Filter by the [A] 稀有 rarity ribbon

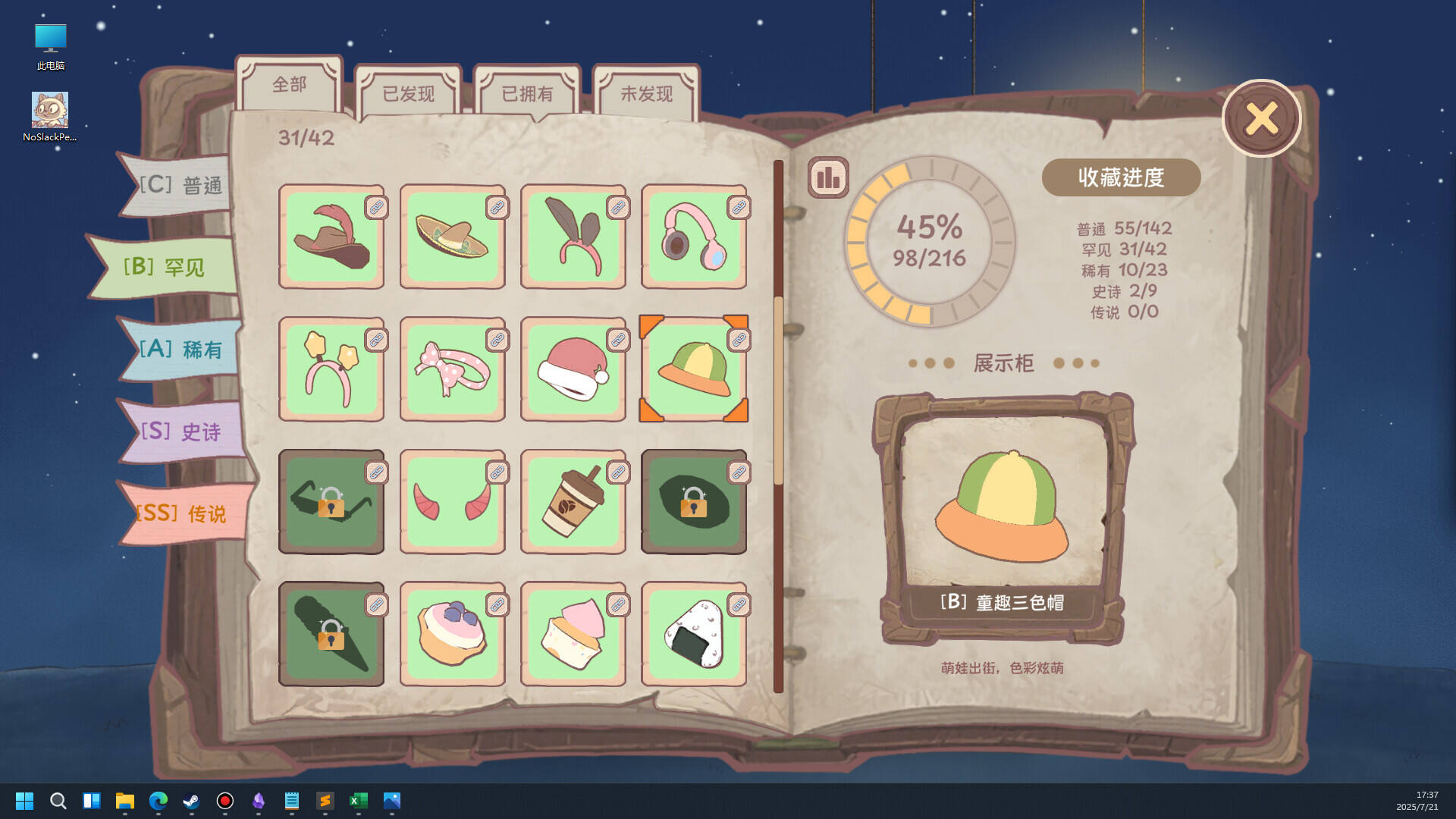(180, 349)
